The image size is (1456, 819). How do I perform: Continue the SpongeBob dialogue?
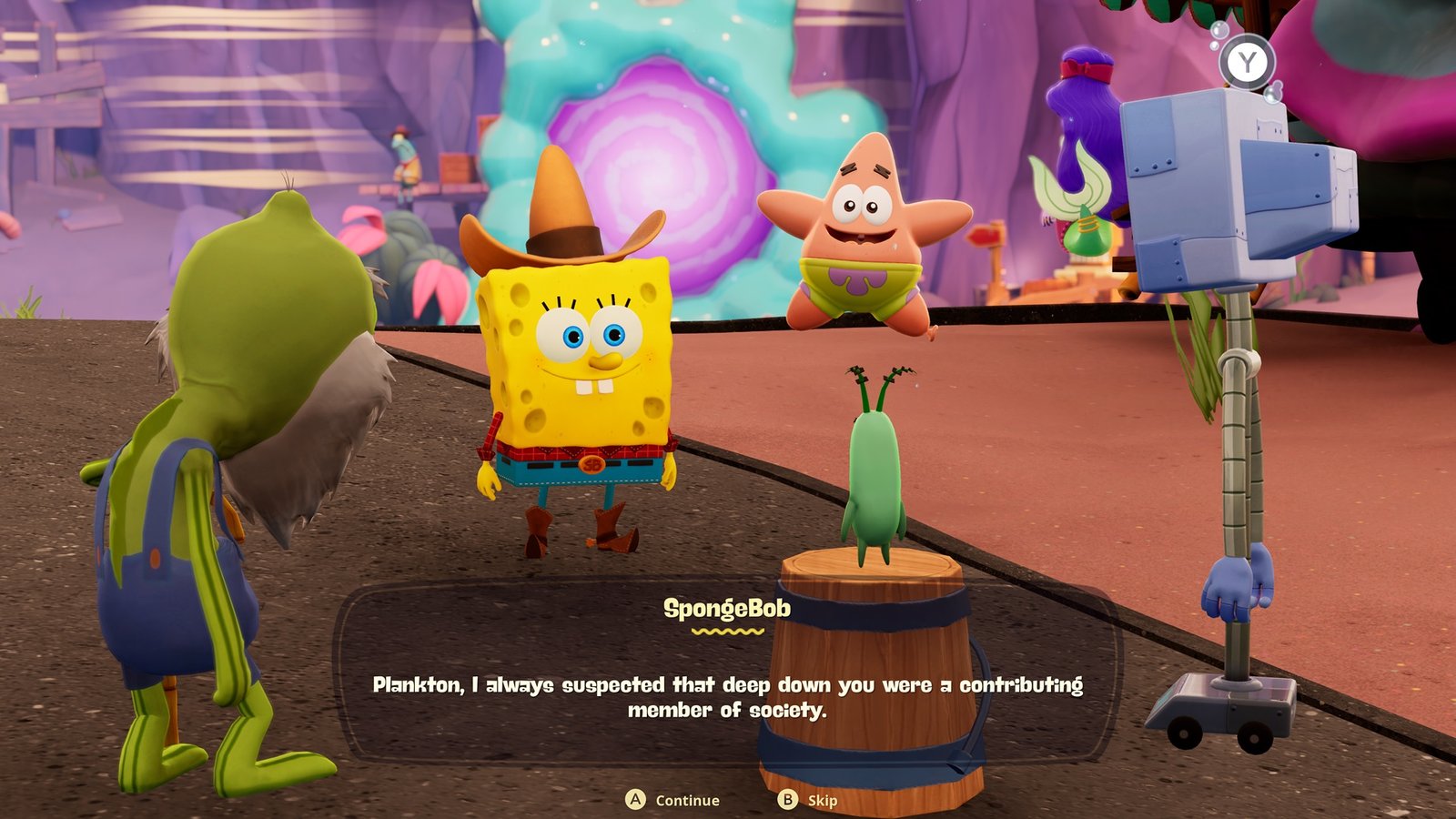pyautogui.click(x=673, y=800)
